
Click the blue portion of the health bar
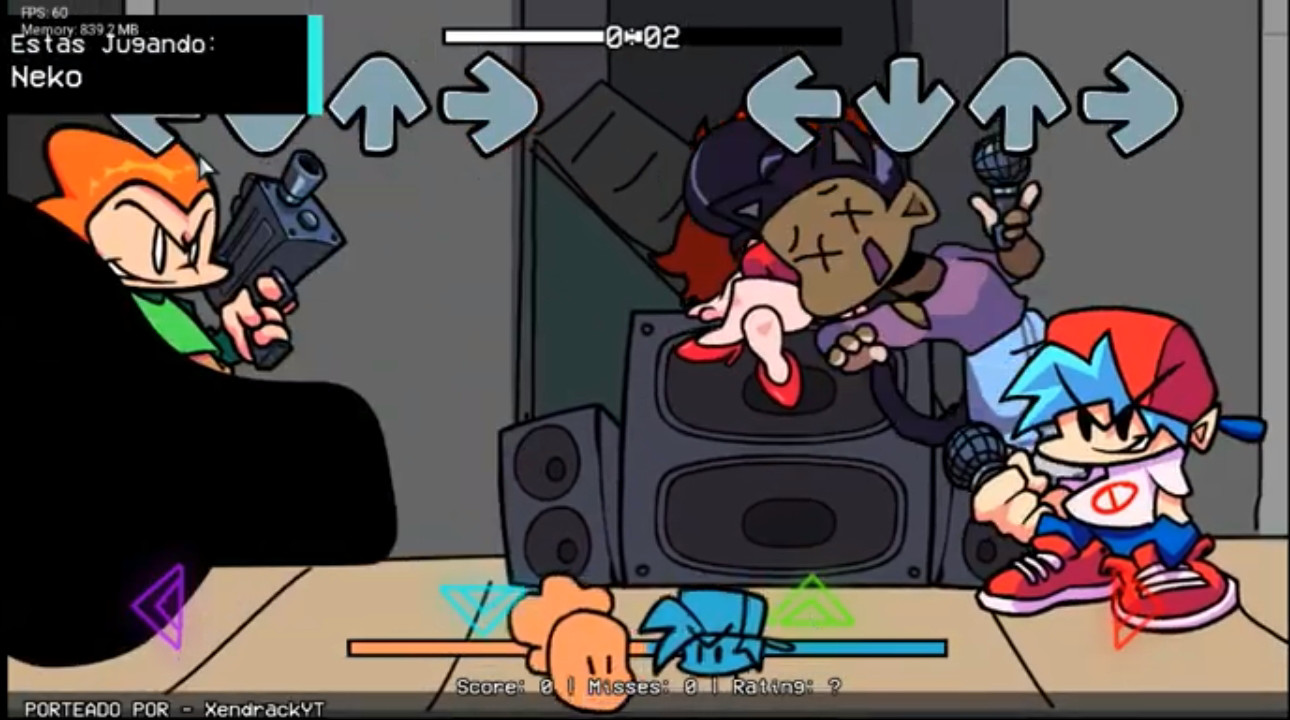(860, 647)
